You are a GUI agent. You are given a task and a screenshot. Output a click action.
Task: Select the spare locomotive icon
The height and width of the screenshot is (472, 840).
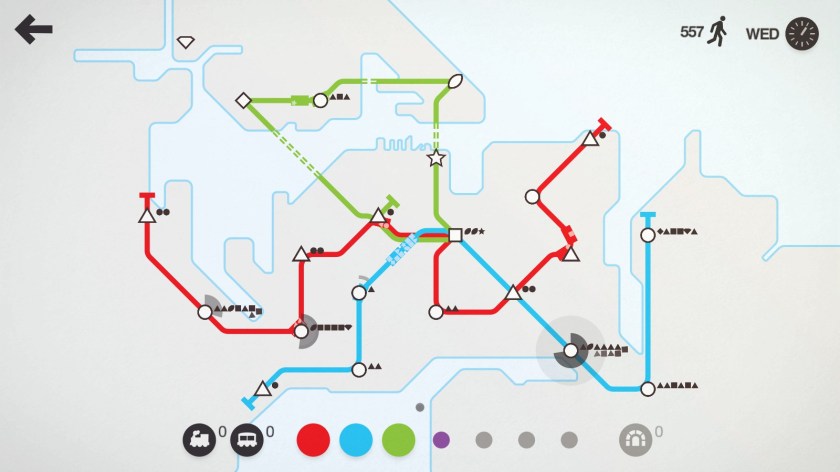199,438
